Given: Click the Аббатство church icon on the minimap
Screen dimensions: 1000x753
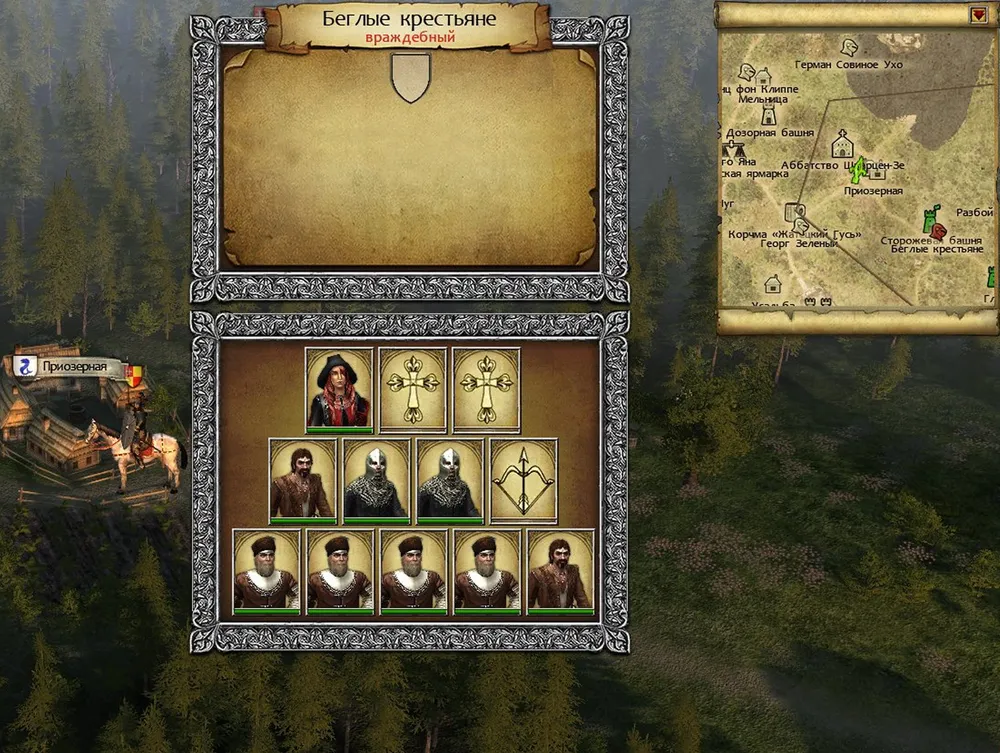Looking at the screenshot, I should coord(840,146).
